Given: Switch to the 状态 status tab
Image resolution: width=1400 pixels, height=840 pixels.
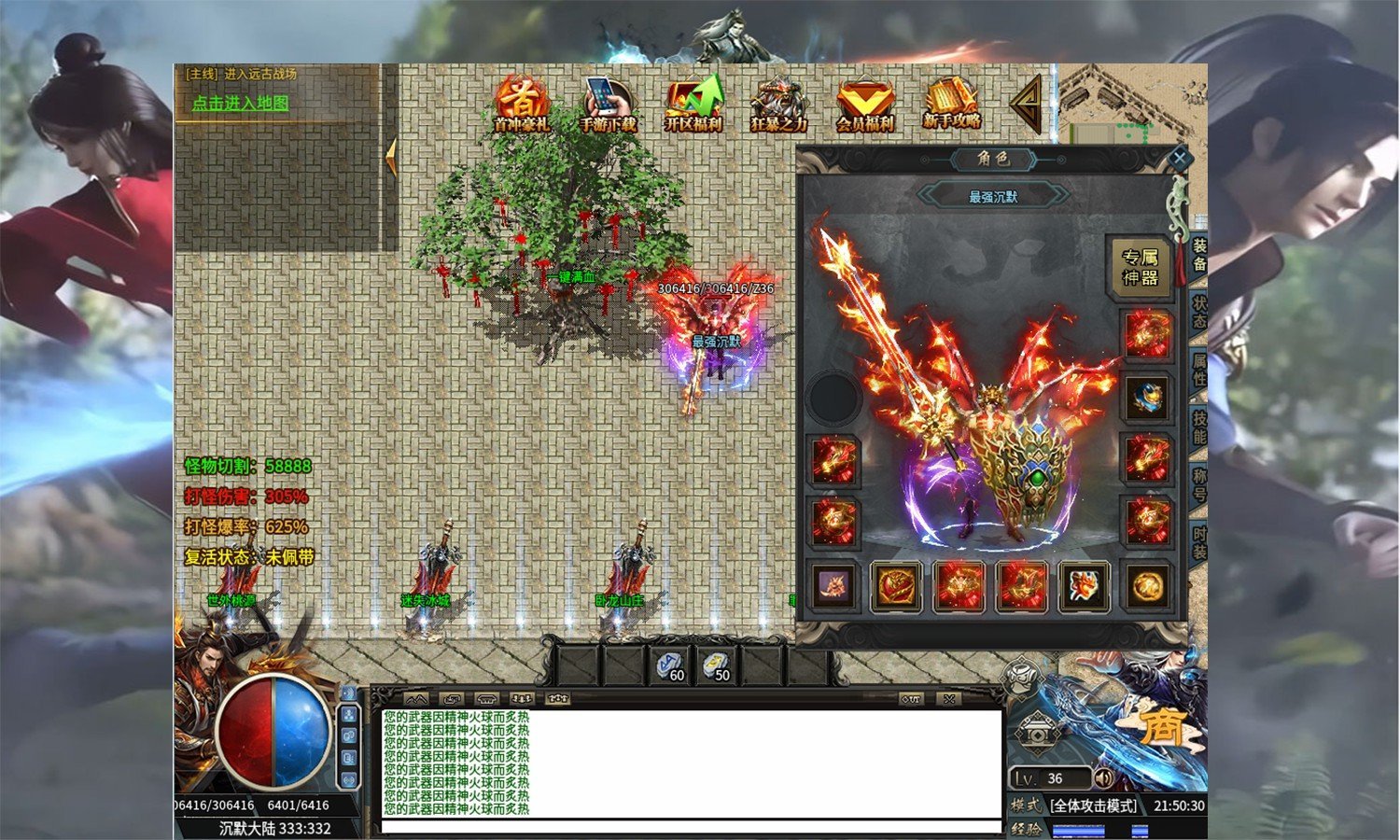Looking at the screenshot, I should pyautogui.click(x=1199, y=312).
